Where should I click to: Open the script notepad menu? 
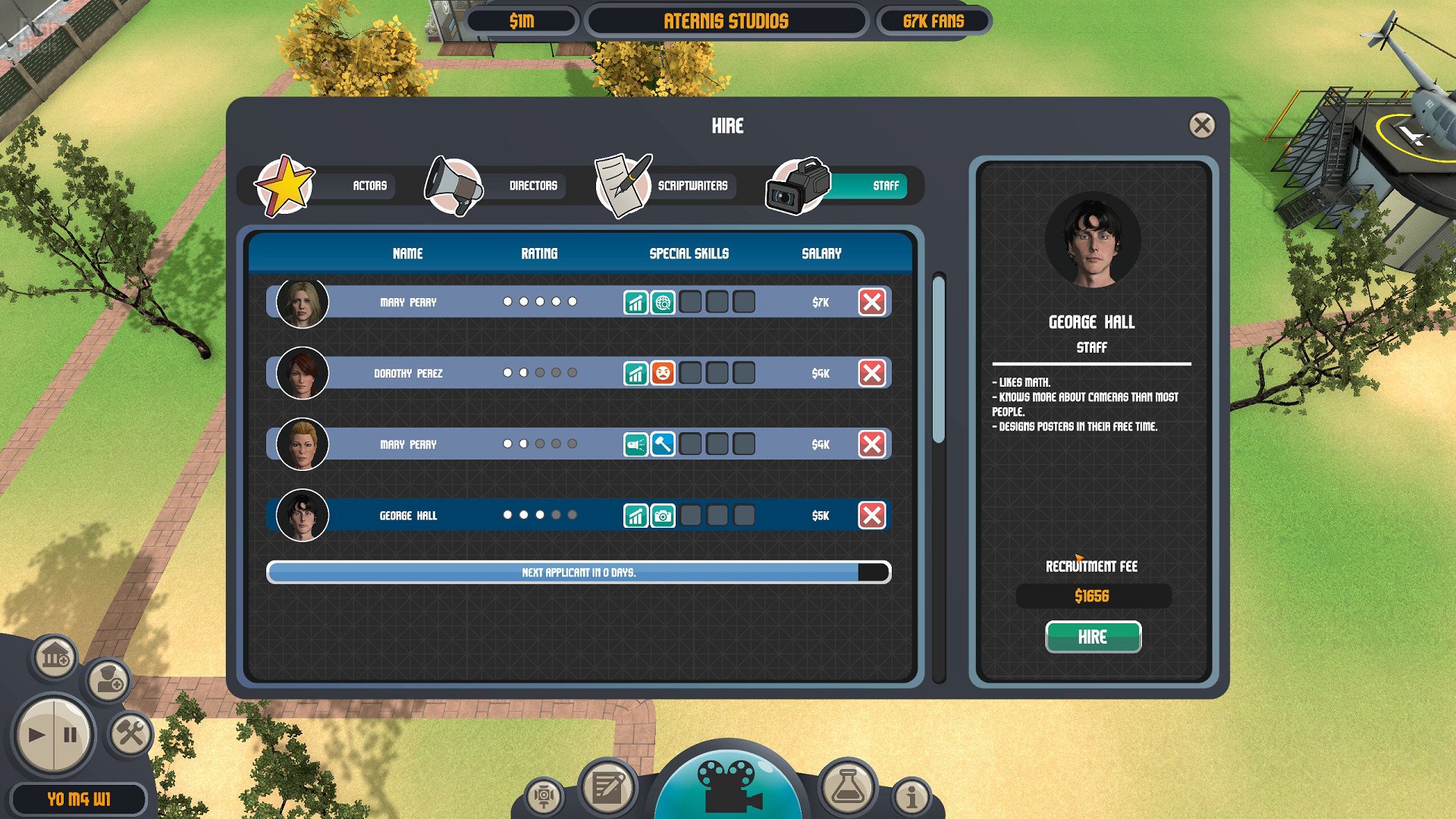(607, 789)
